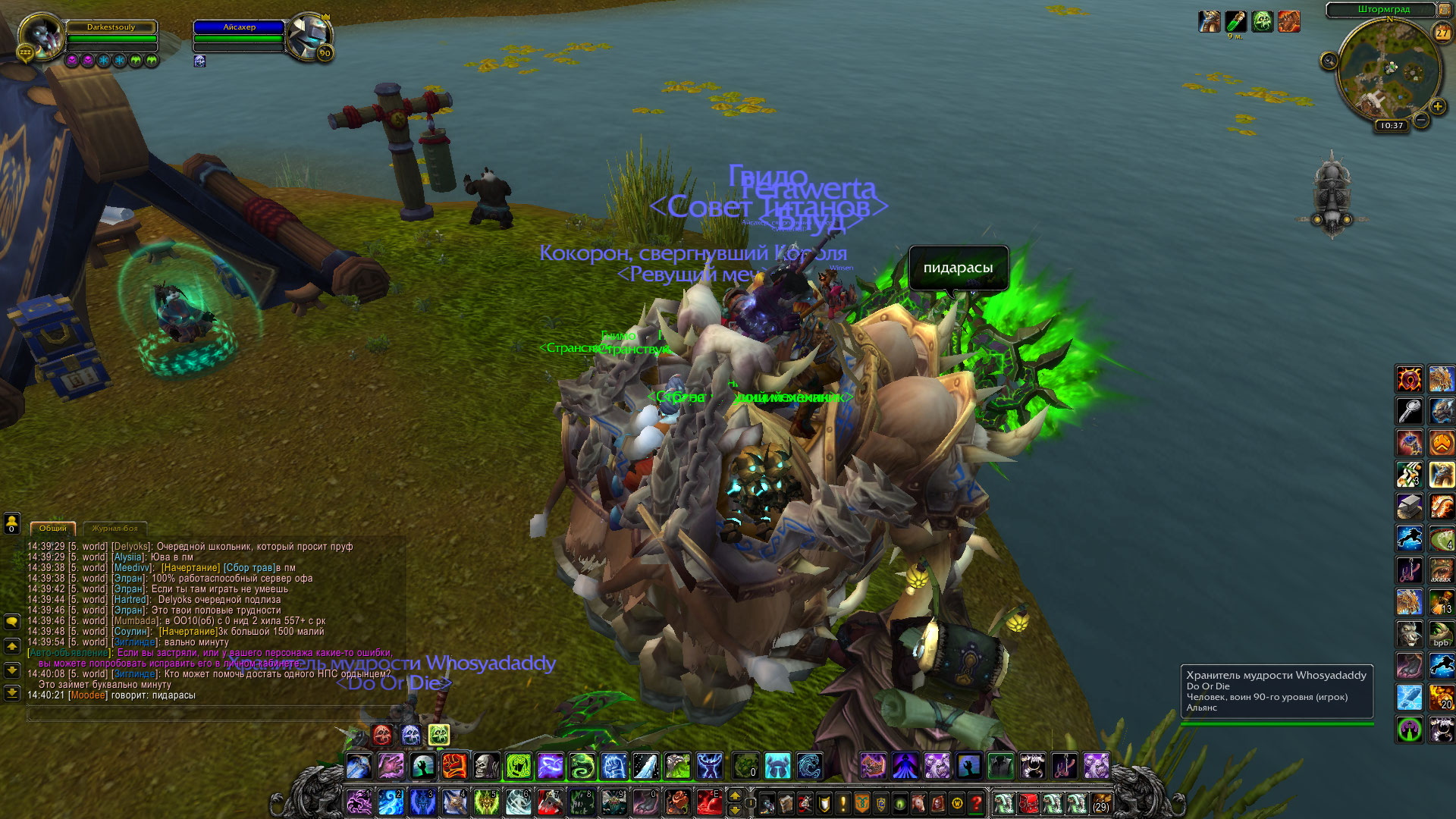Switch to the Журнал боя chat tab

coord(115,529)
